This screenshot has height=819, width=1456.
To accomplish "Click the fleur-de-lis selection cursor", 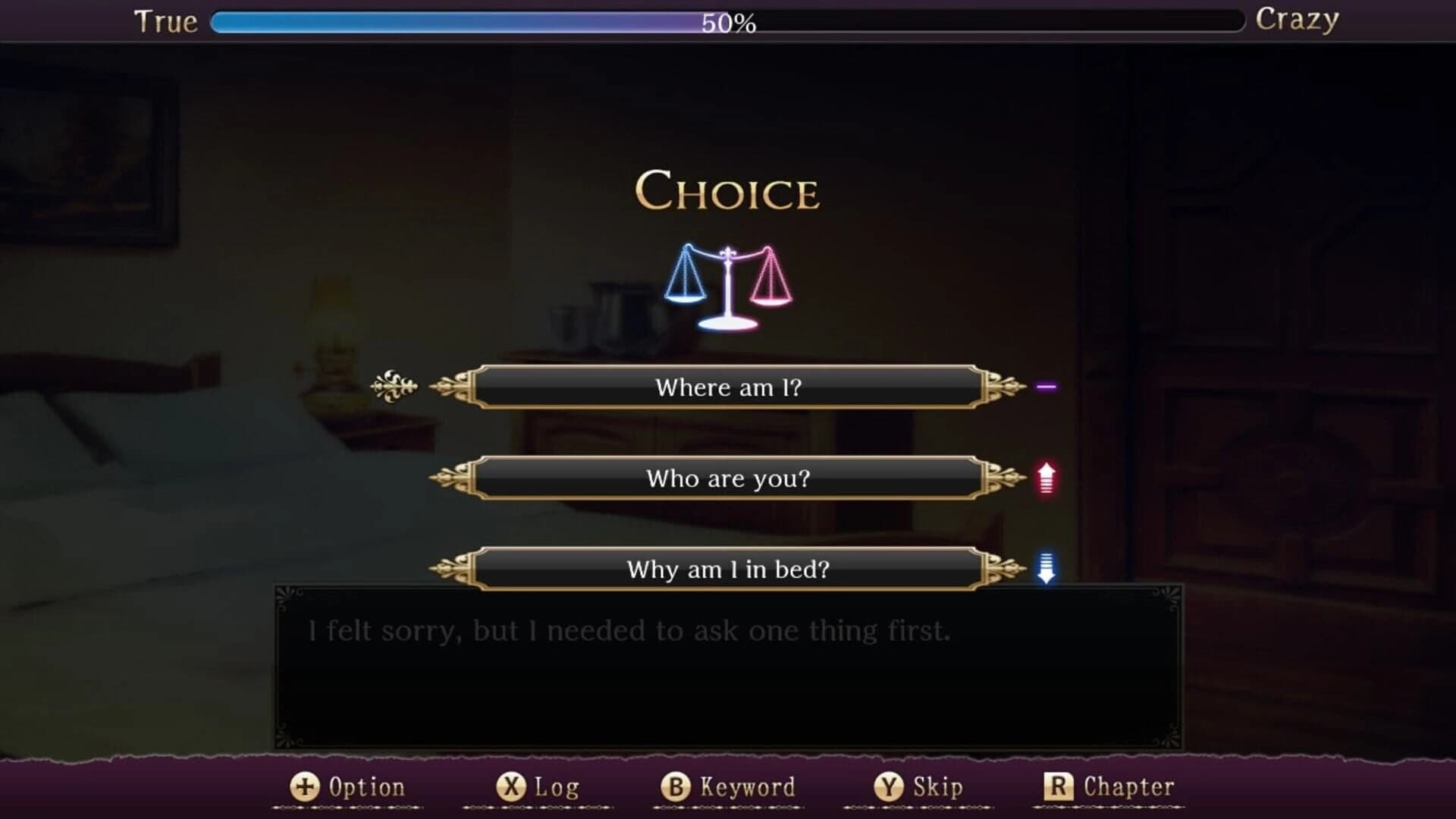I will pos(394,387).
